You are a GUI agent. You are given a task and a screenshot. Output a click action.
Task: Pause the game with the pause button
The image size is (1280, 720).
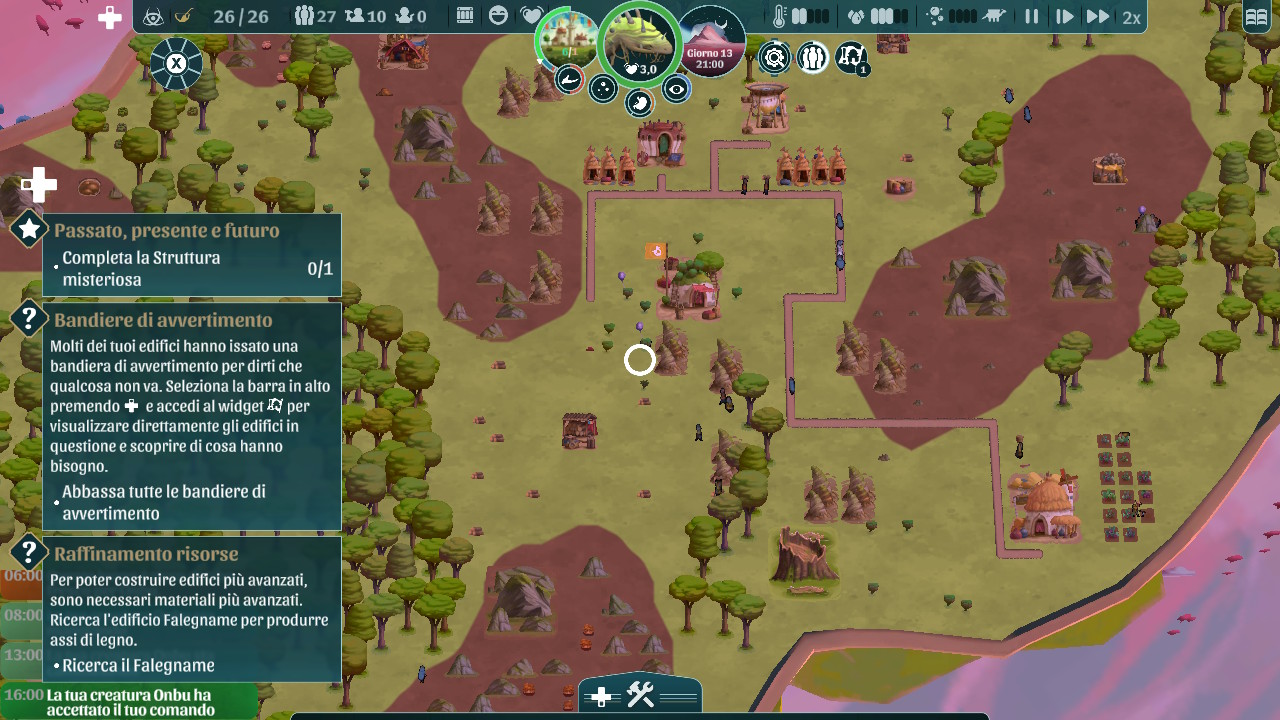point(1031,17)
